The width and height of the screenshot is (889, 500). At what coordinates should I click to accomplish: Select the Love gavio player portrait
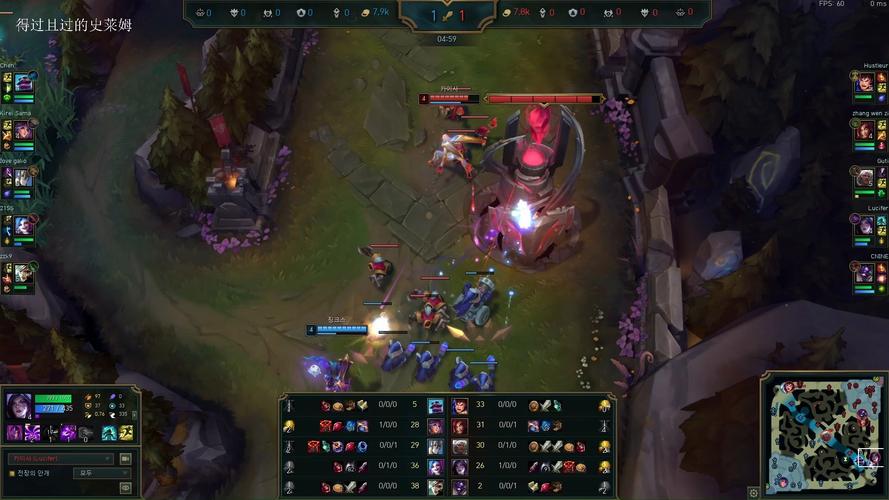click(x=24, y=177)
